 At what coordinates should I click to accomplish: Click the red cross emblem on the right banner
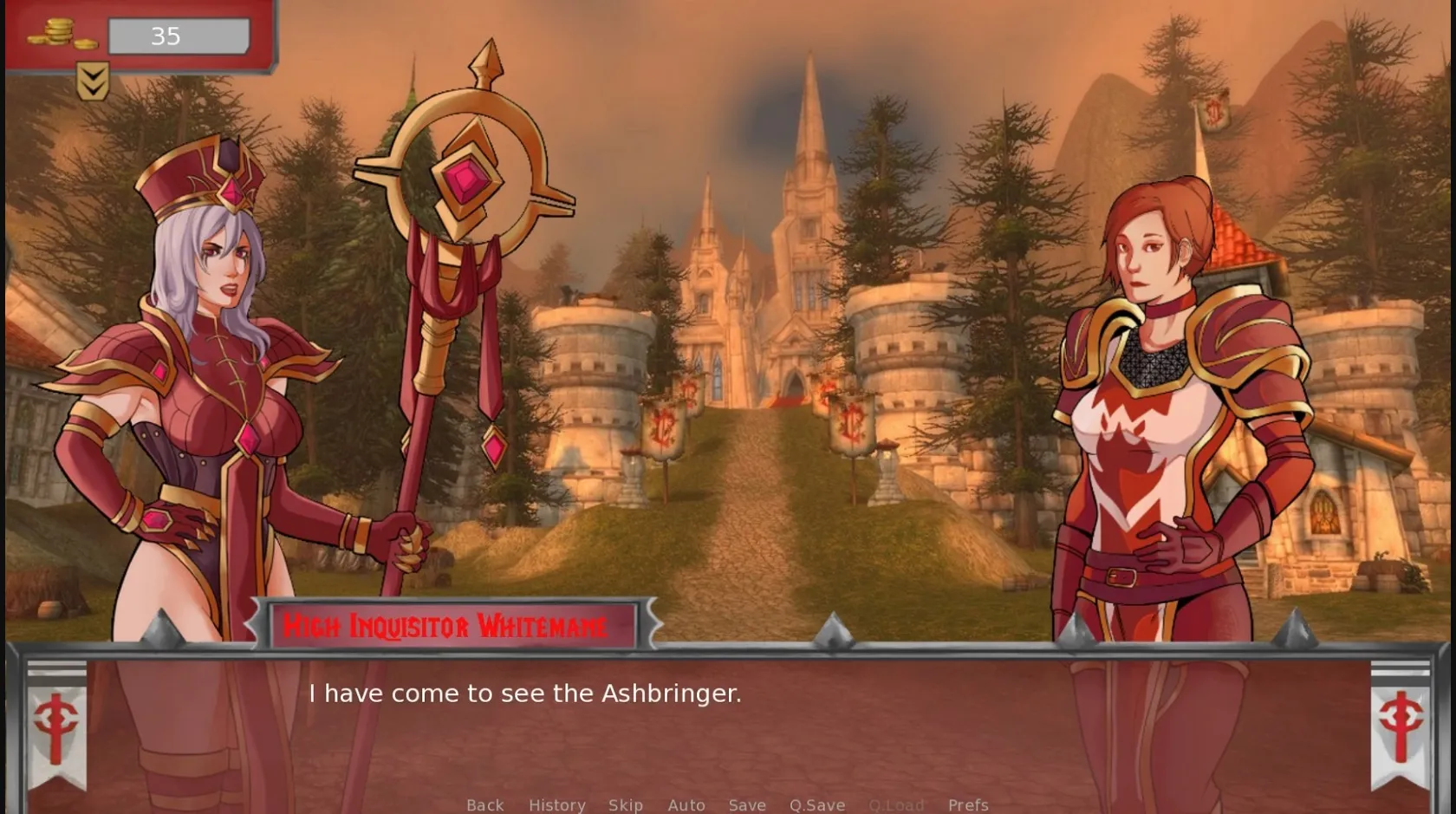tap(1401, 721)
